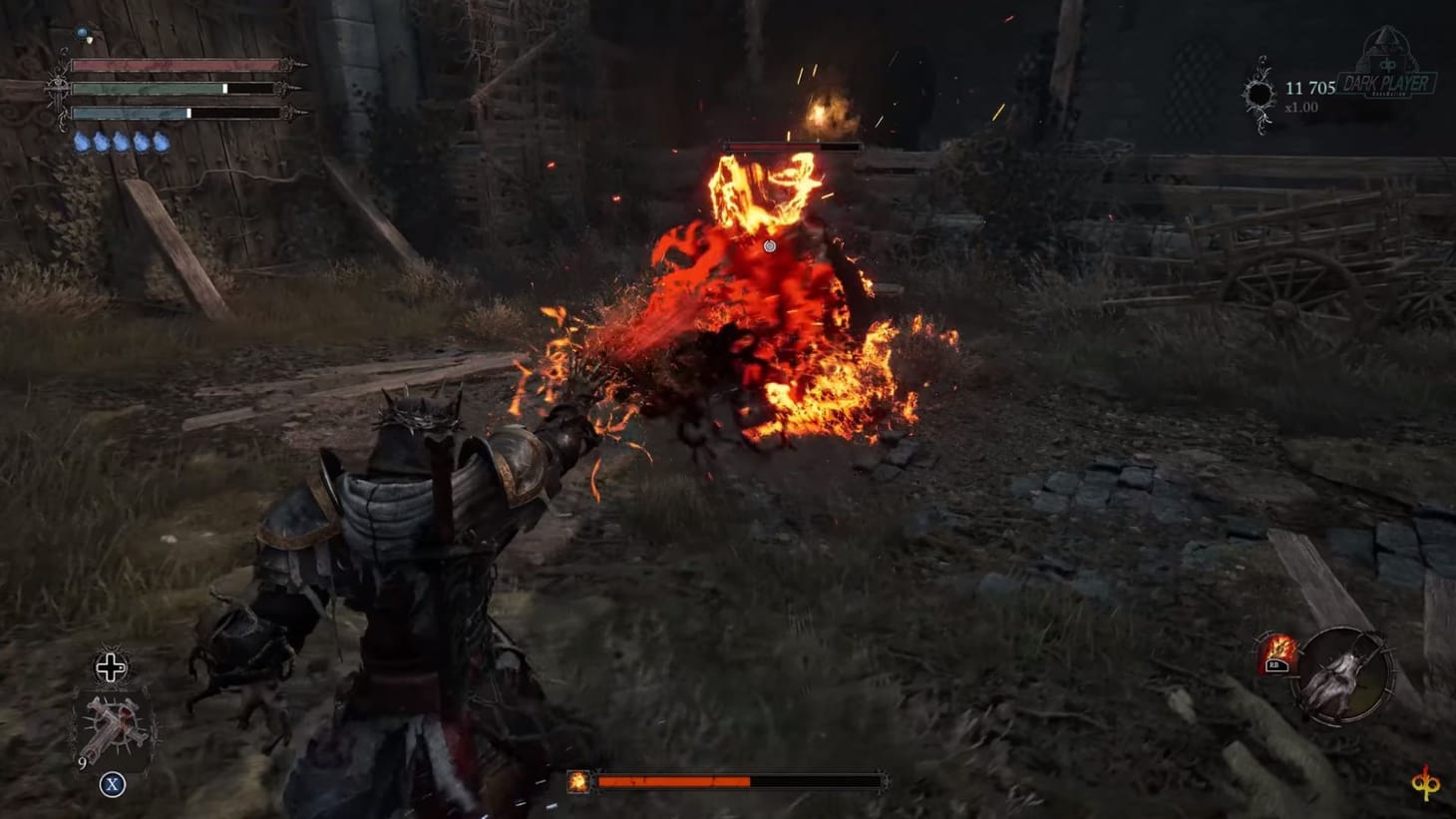Open the Umbral lantern compass icon
The height and width of the screenshot is (819, 1456).
coord(1344,678)
